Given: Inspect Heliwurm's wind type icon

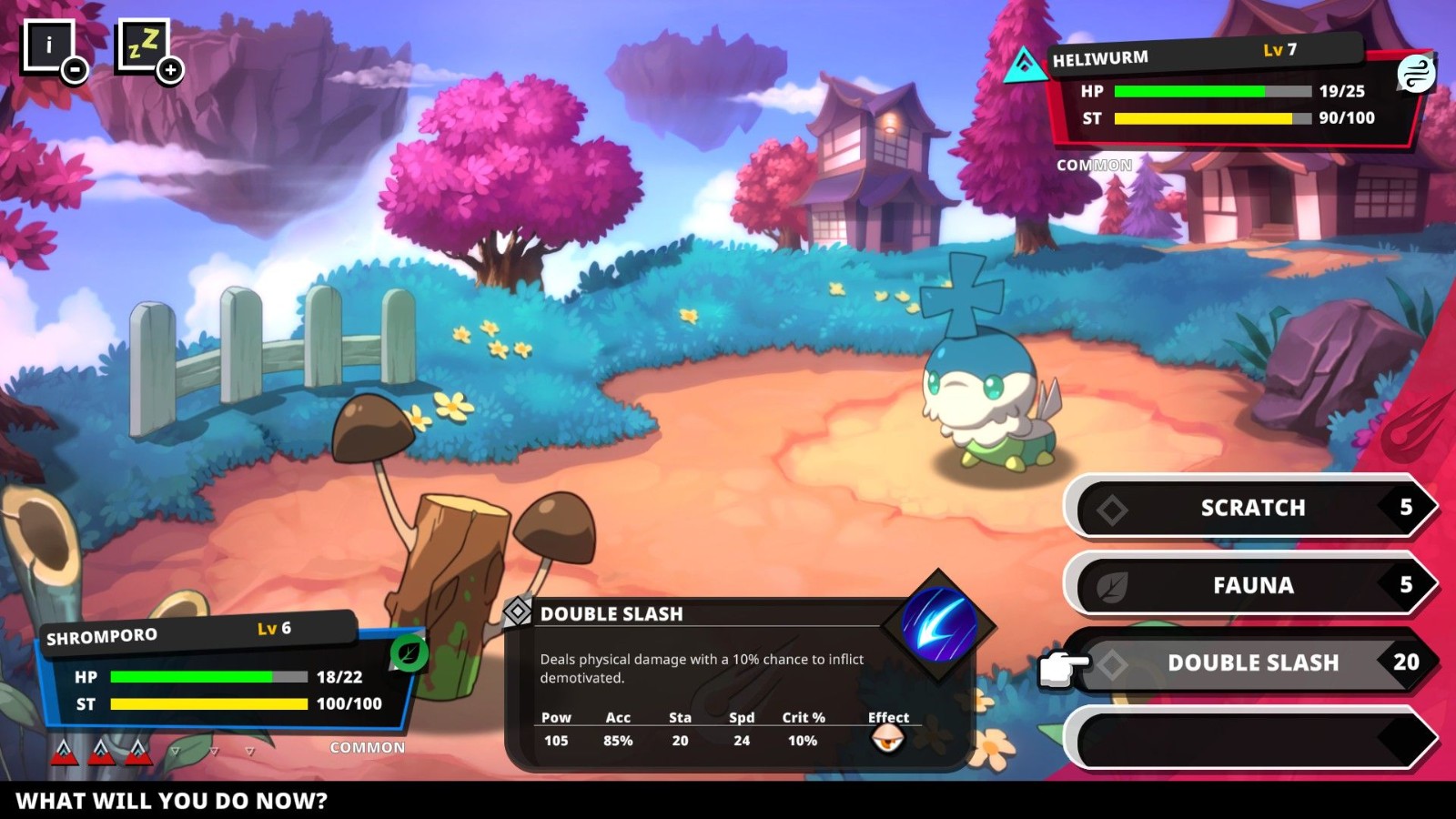Looking at the screenshot, I should 1416,75.
